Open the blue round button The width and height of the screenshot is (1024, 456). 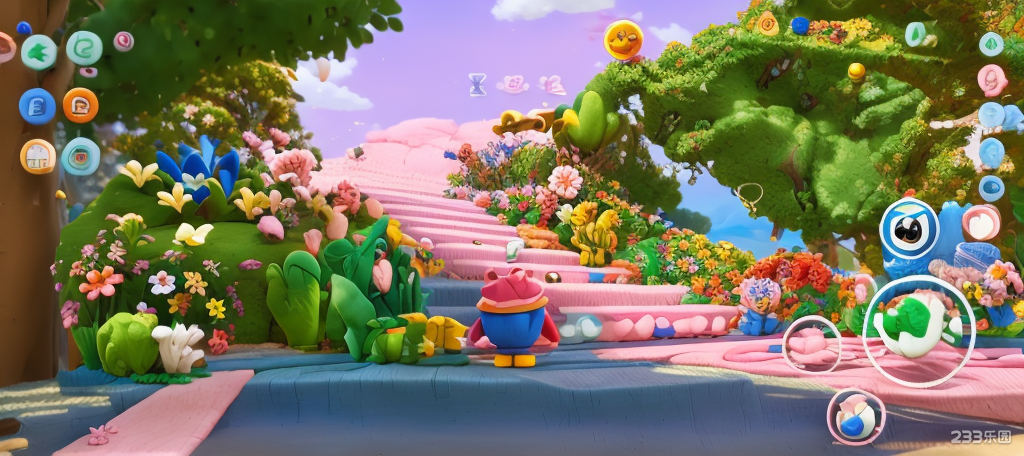(37, 105)
